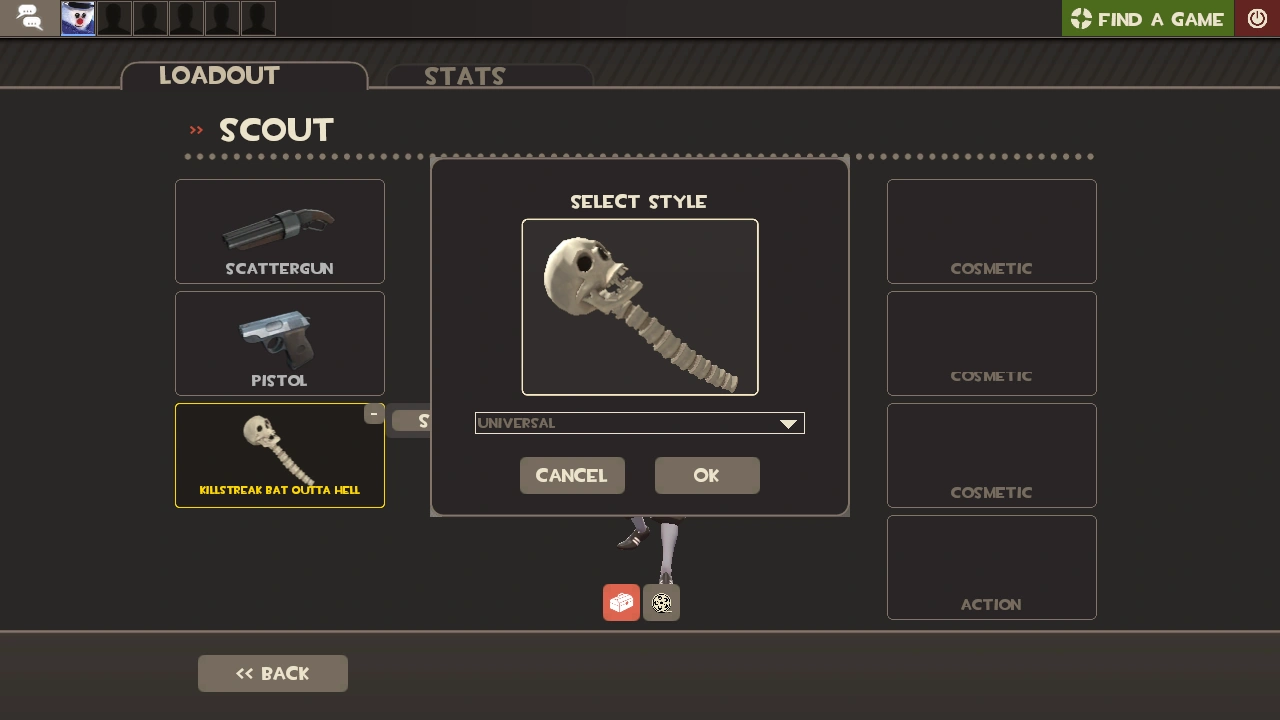
Task: Click the dropdown arrow next to Universal
Action: [789, 423]
